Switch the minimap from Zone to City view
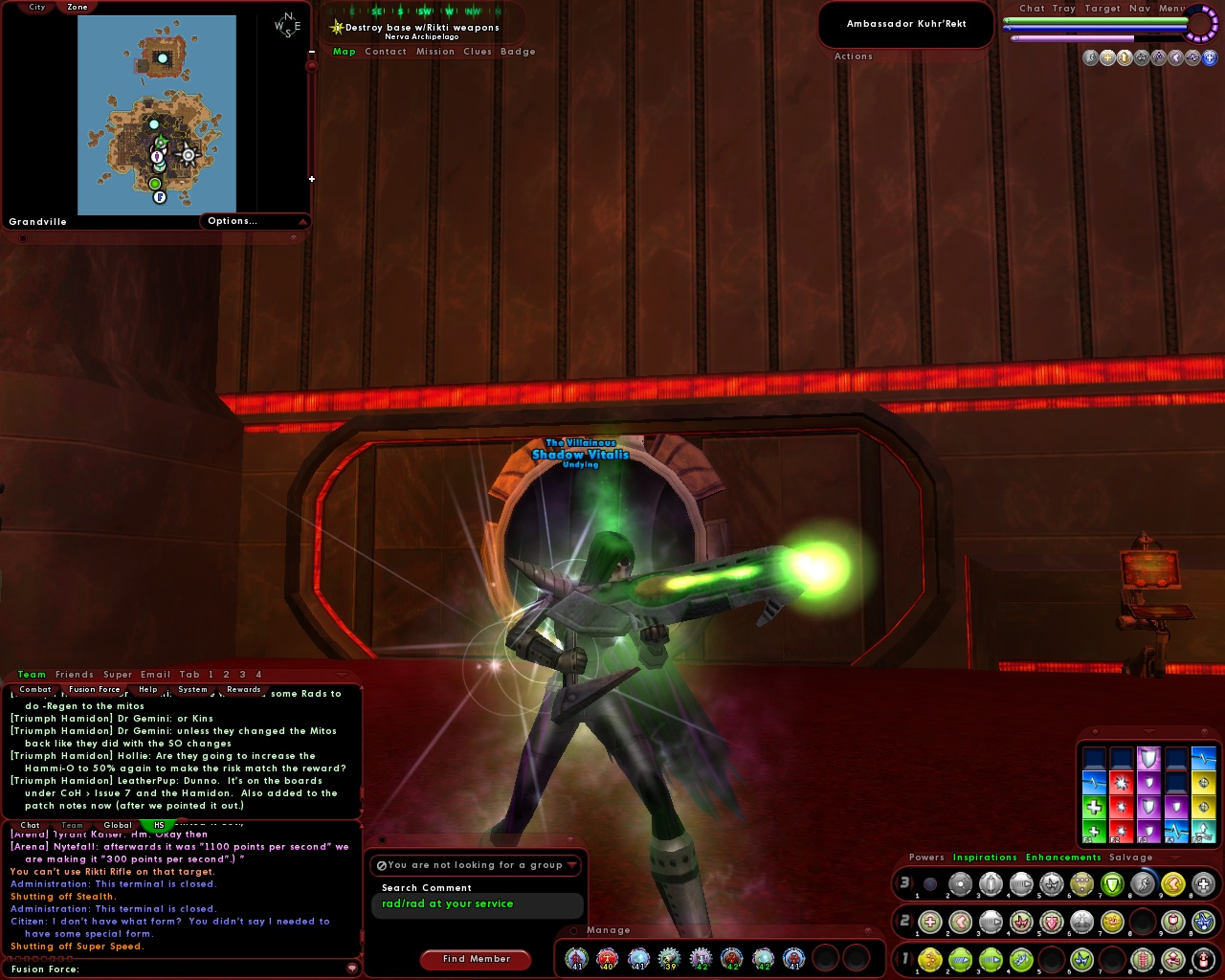The height and width of the screenshot is (980, 1225). [35, 8]
